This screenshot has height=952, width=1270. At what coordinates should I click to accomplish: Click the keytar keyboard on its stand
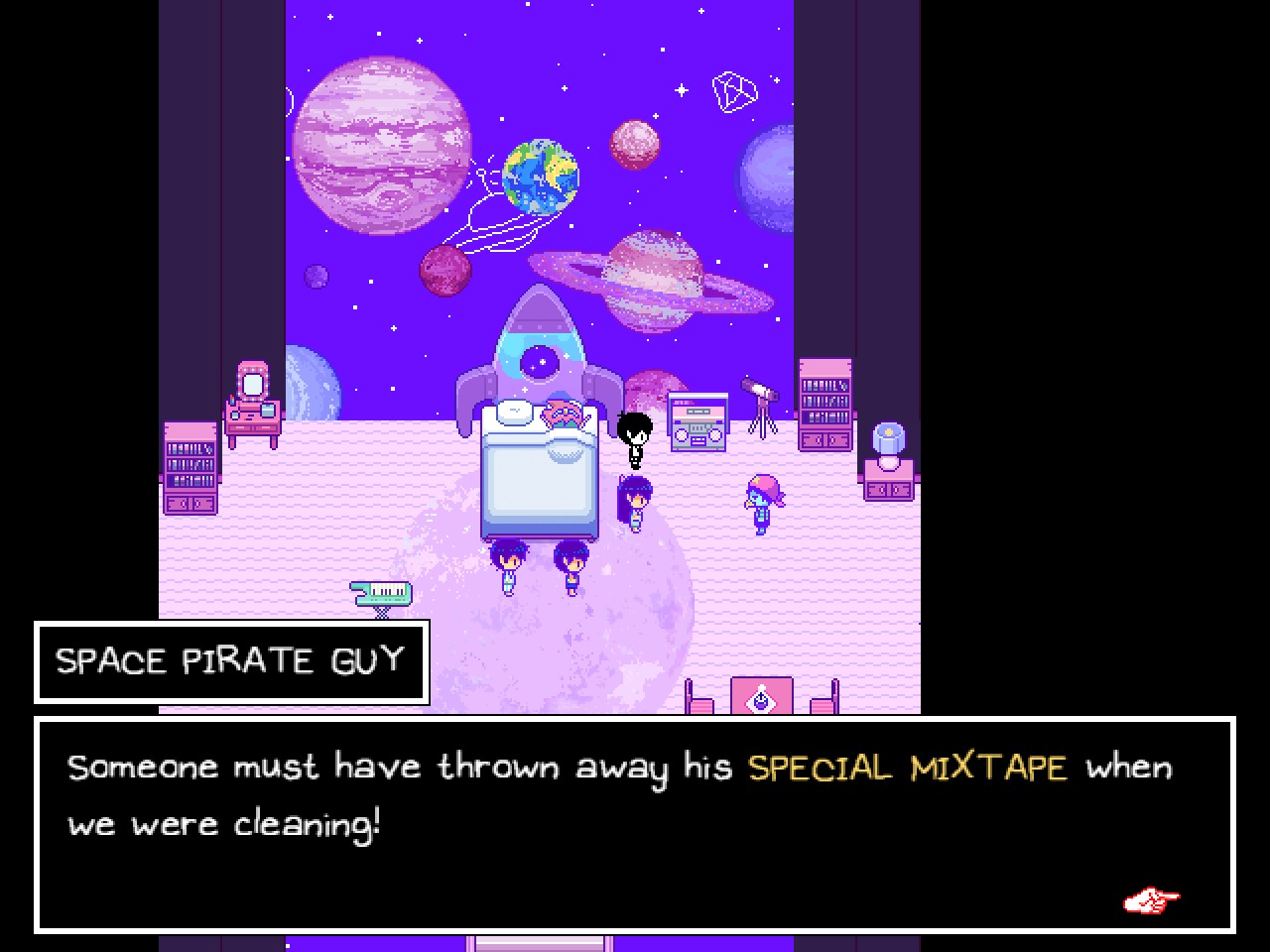tap(380, 591)
